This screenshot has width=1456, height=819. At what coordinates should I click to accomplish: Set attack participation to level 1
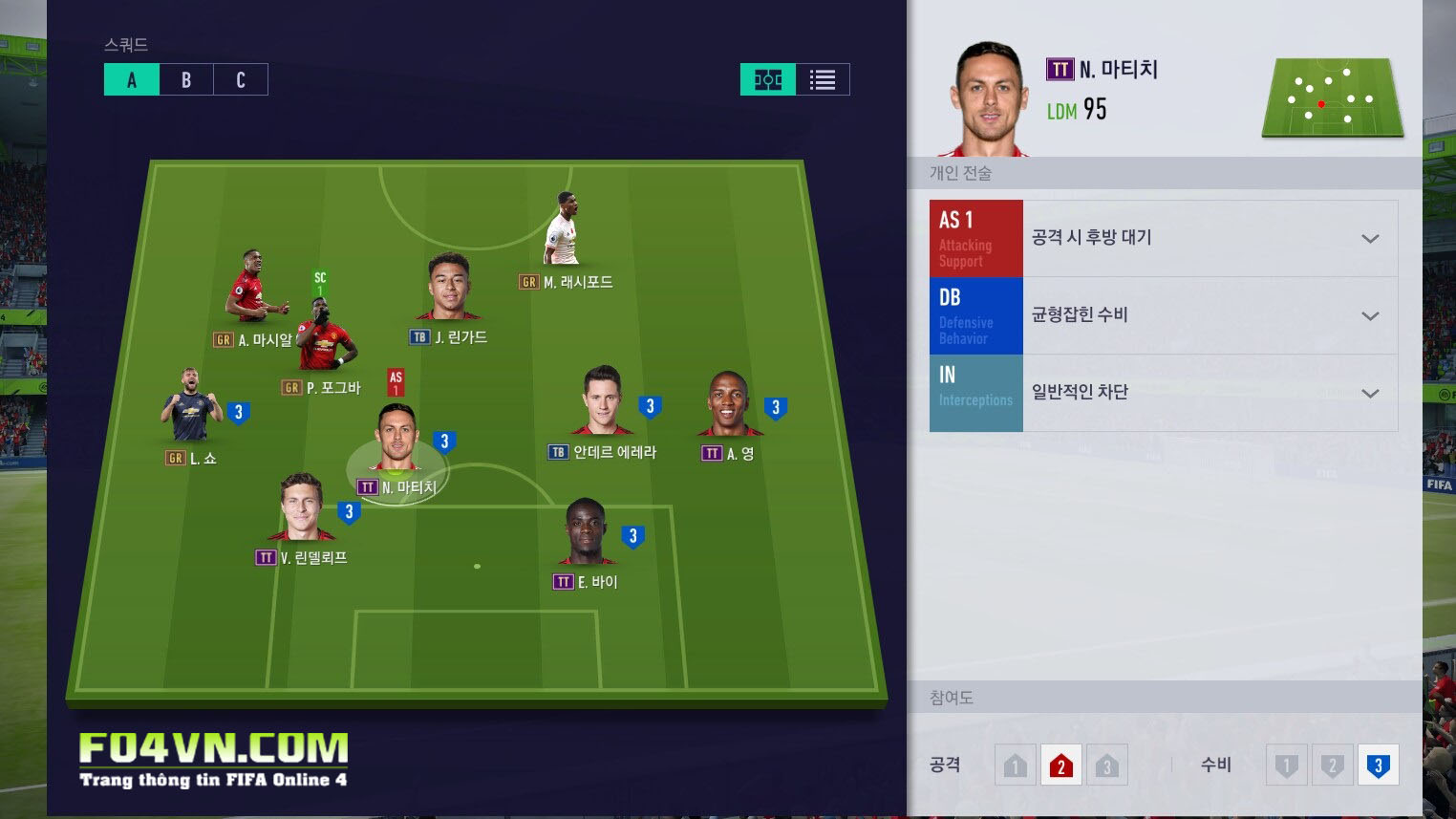click(x=1015, y=765)
